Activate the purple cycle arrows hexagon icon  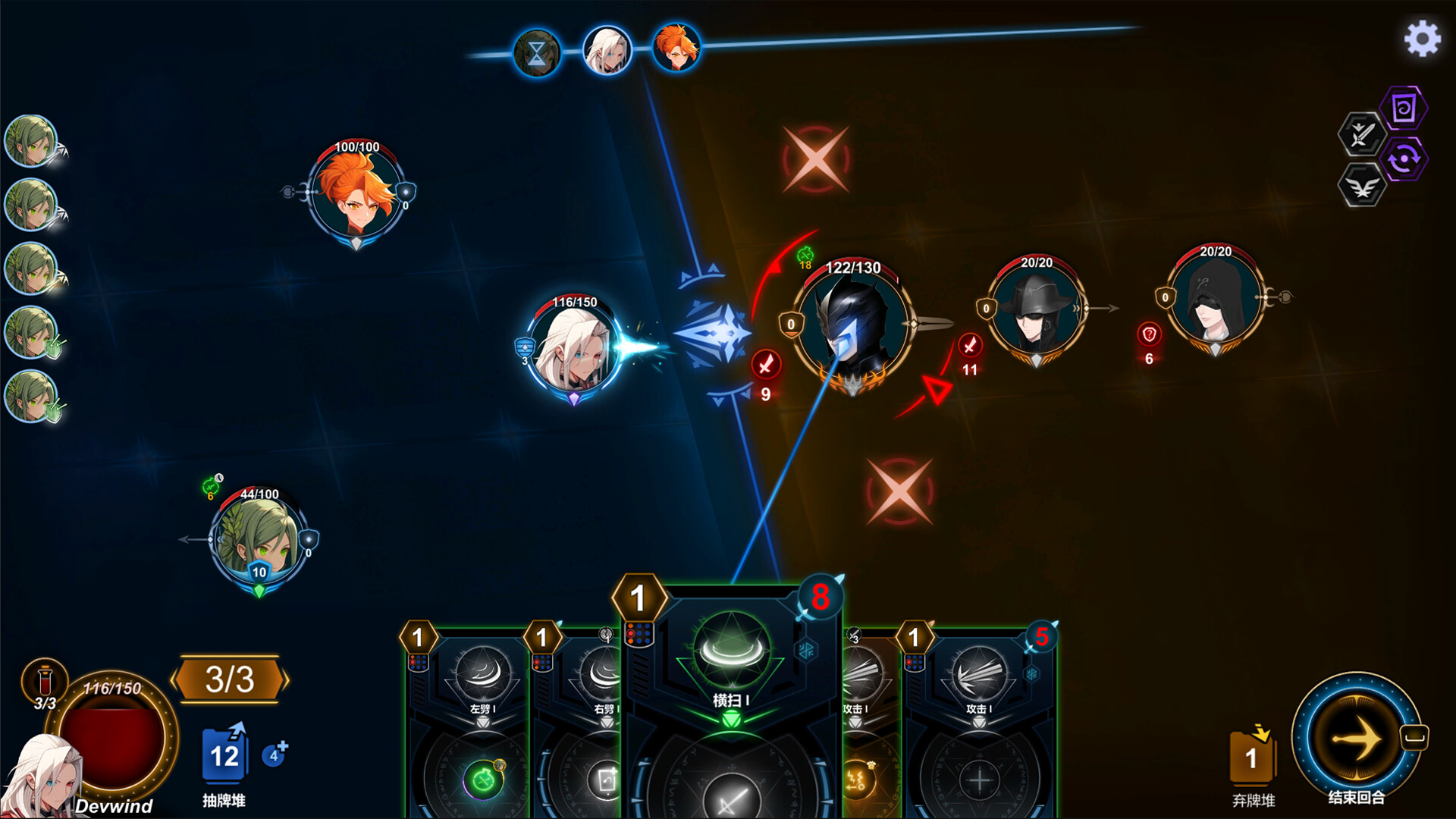tap(1404, 159)
